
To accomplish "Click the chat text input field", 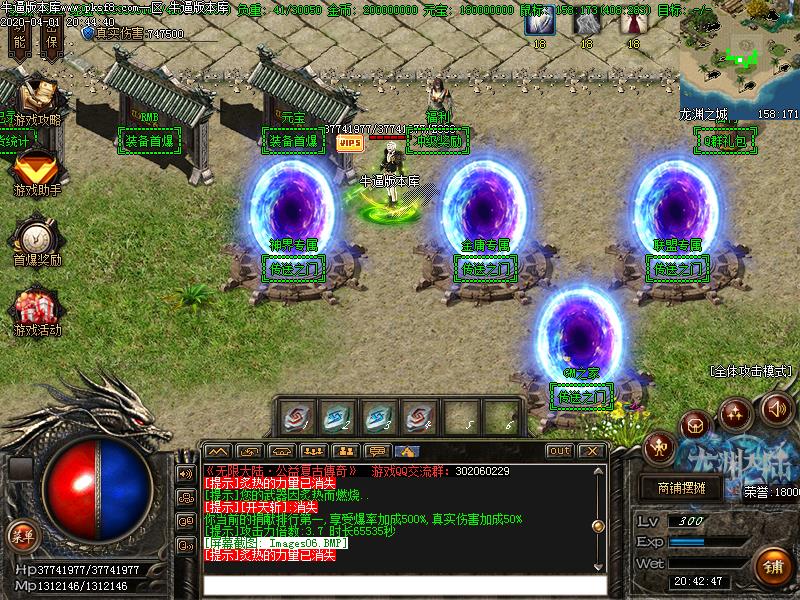I will [404, 586].
